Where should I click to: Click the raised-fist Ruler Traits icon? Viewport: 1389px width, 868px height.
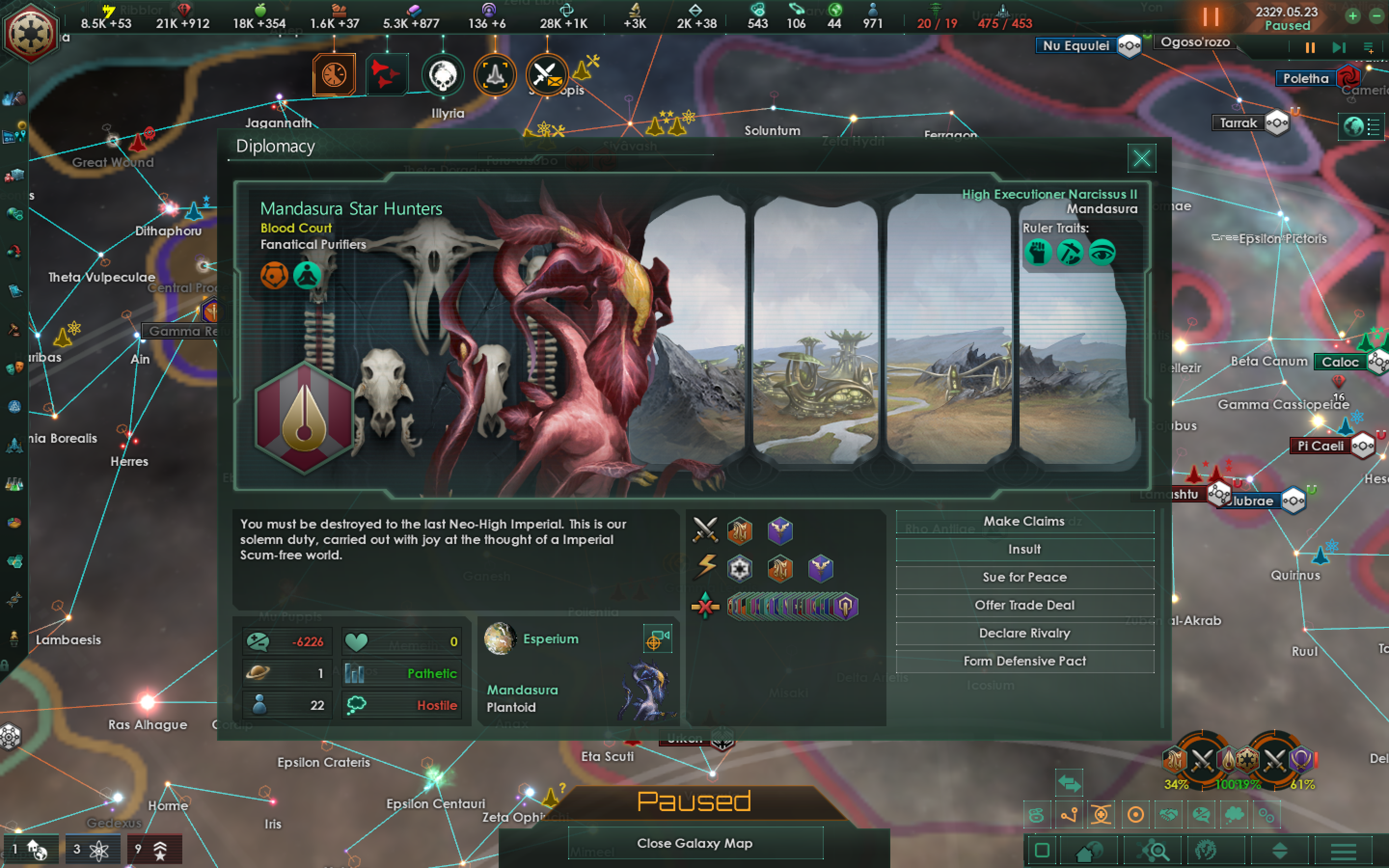click(1039, 253)
